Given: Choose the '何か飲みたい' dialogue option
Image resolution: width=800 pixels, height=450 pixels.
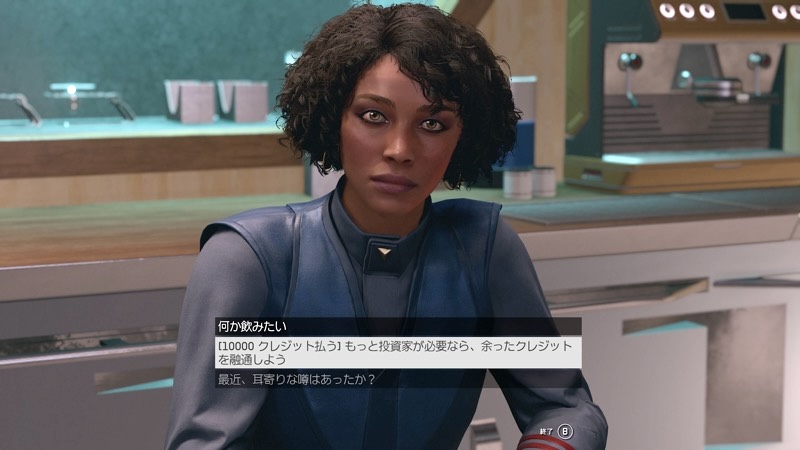Looking at the screenshot, I should click(x=258, y=326).
